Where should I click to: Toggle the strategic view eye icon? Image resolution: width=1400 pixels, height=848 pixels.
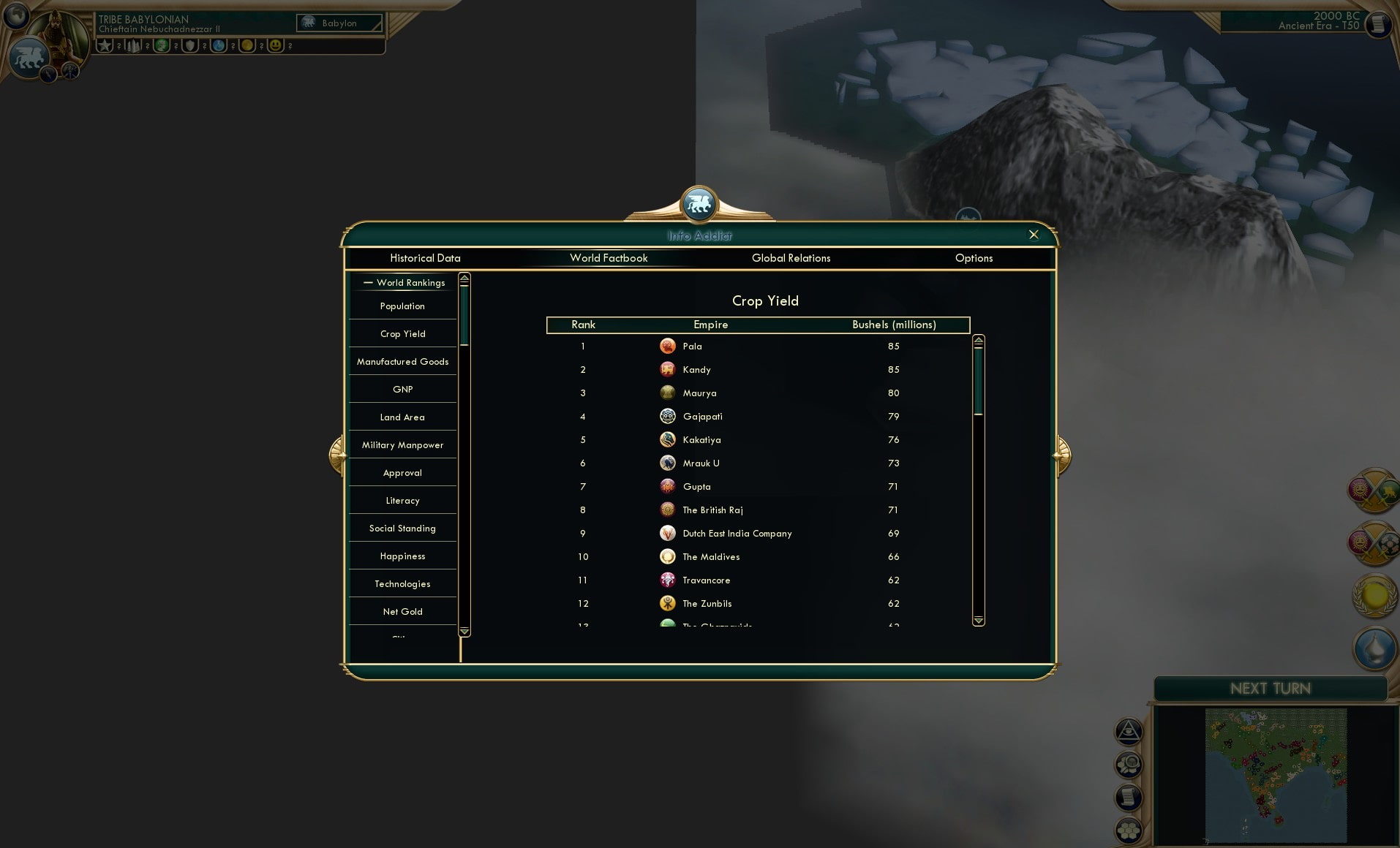pyautogui.click(x=1129, y=730)
